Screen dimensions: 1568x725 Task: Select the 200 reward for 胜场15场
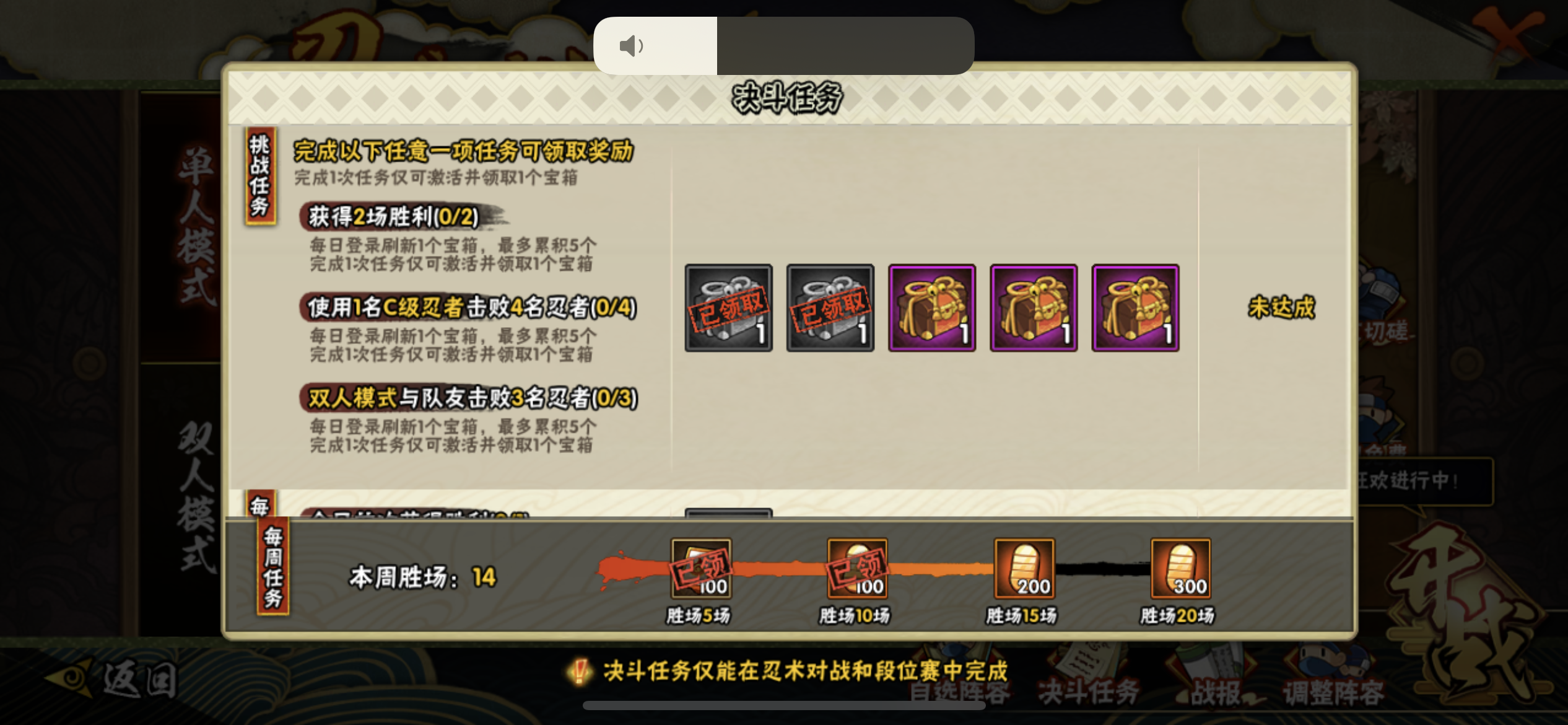tap(1024, 568)
